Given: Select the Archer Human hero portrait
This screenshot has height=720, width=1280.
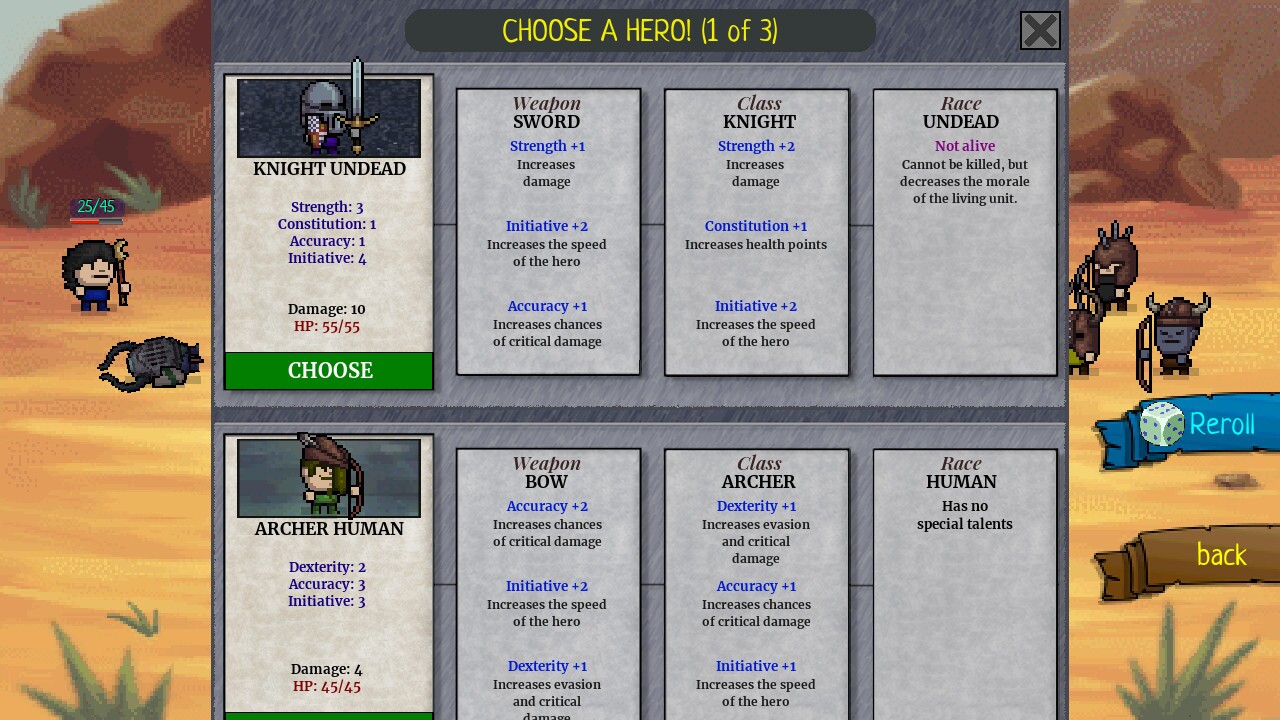Looking at the screenshot, I should point(329,477).
